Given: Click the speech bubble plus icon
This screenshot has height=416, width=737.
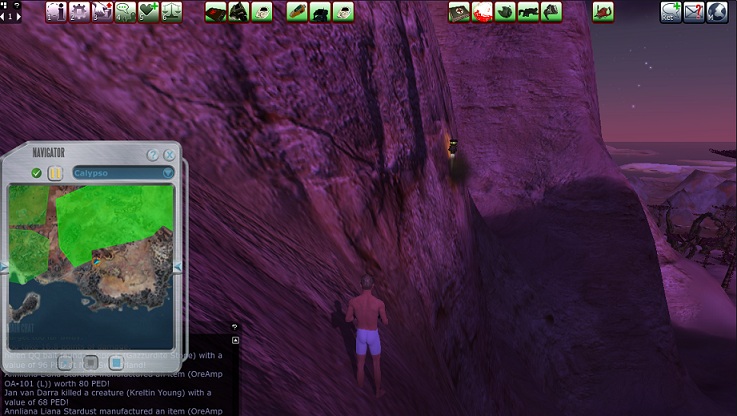Looking at the screenshot, I should 670,12.
